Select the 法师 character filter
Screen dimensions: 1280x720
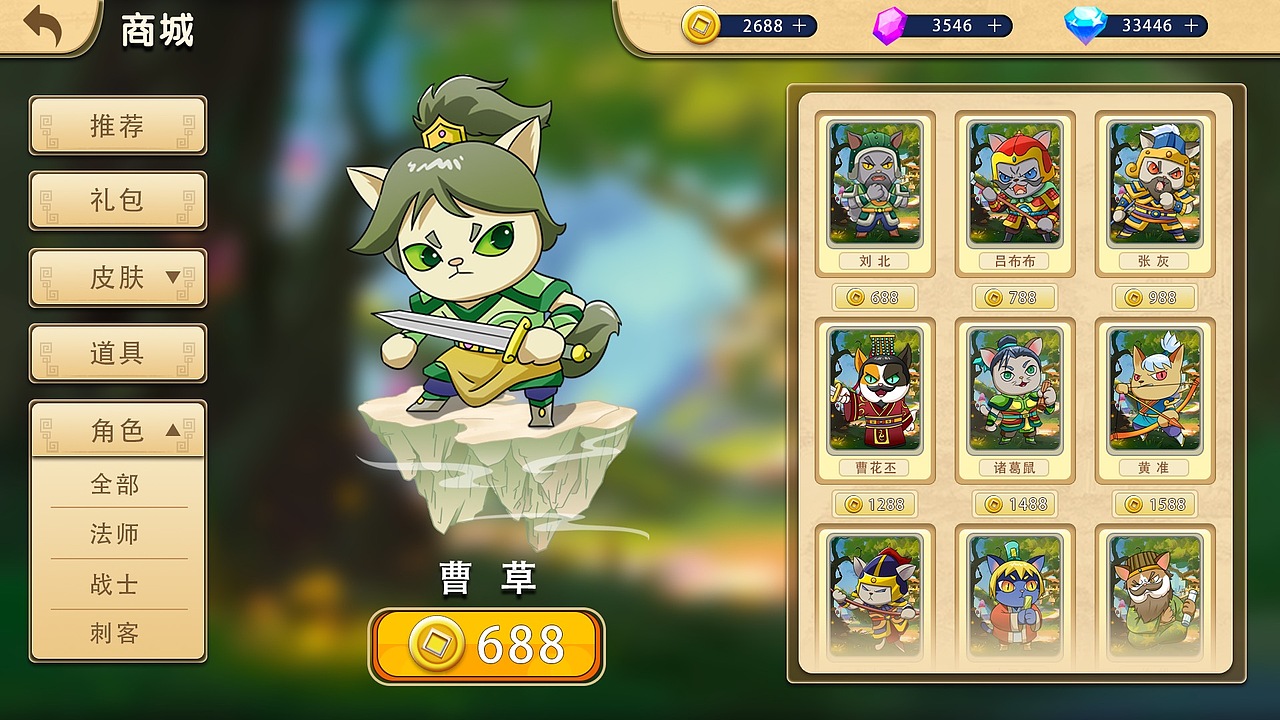pos(117,534)
